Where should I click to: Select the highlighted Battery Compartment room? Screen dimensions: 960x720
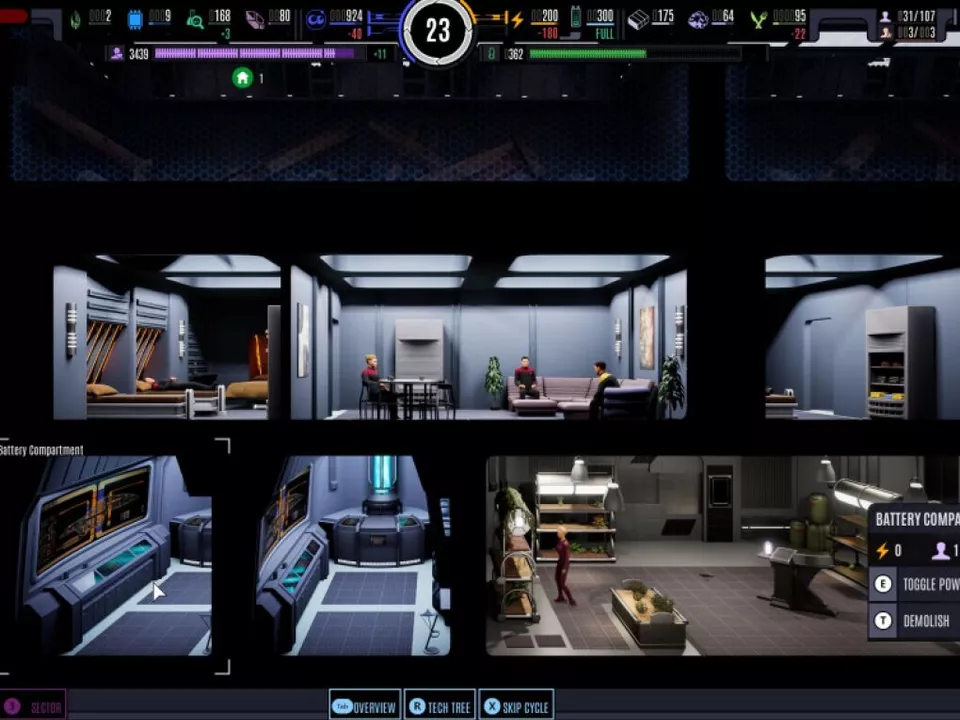115,555
